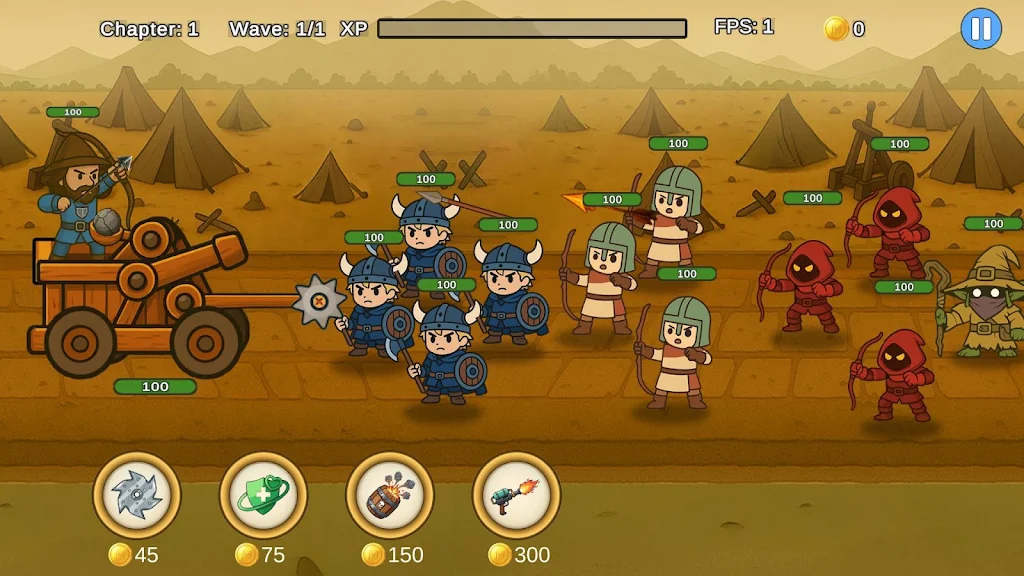Screen dimensions: 1024x576
Task: Use the green shield heal ability
Action: pyautogui.click(x=263, y=495)
